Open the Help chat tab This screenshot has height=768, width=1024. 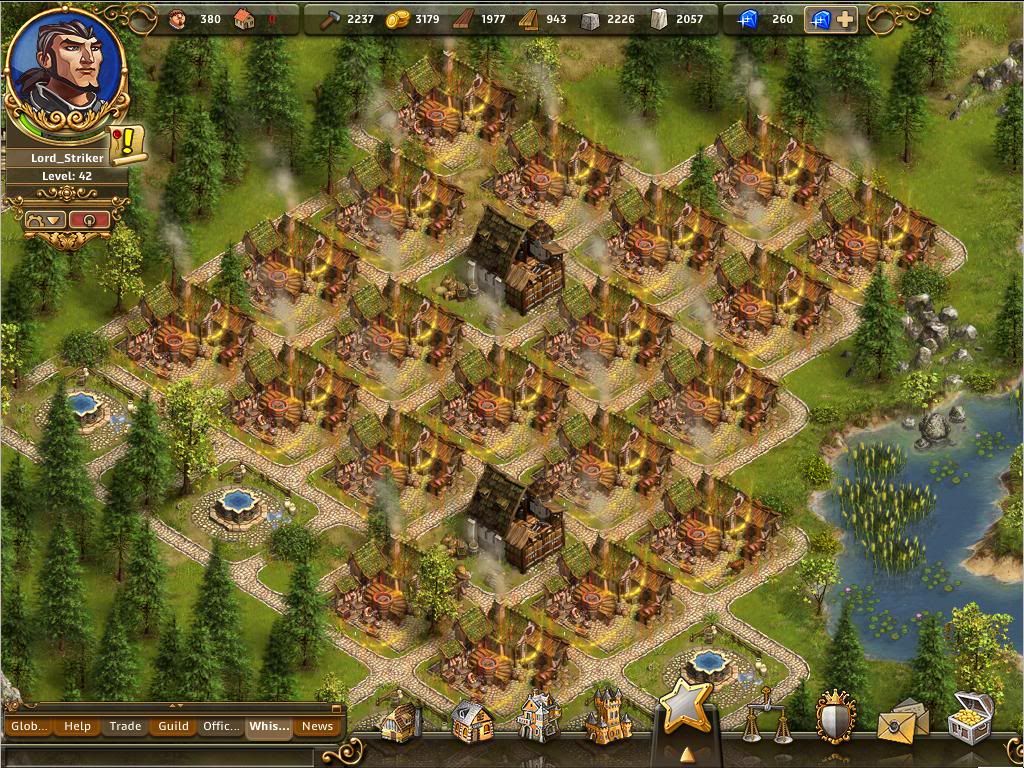tap(77, 726)
